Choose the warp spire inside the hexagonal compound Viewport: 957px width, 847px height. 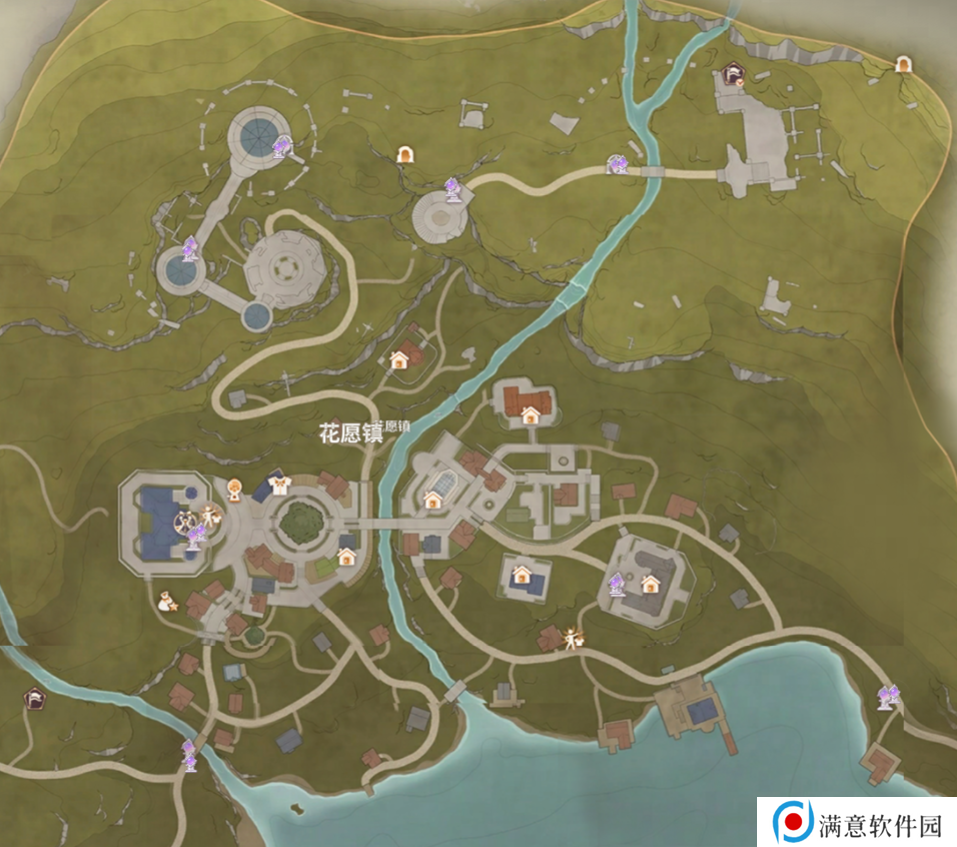click(619, 583)
